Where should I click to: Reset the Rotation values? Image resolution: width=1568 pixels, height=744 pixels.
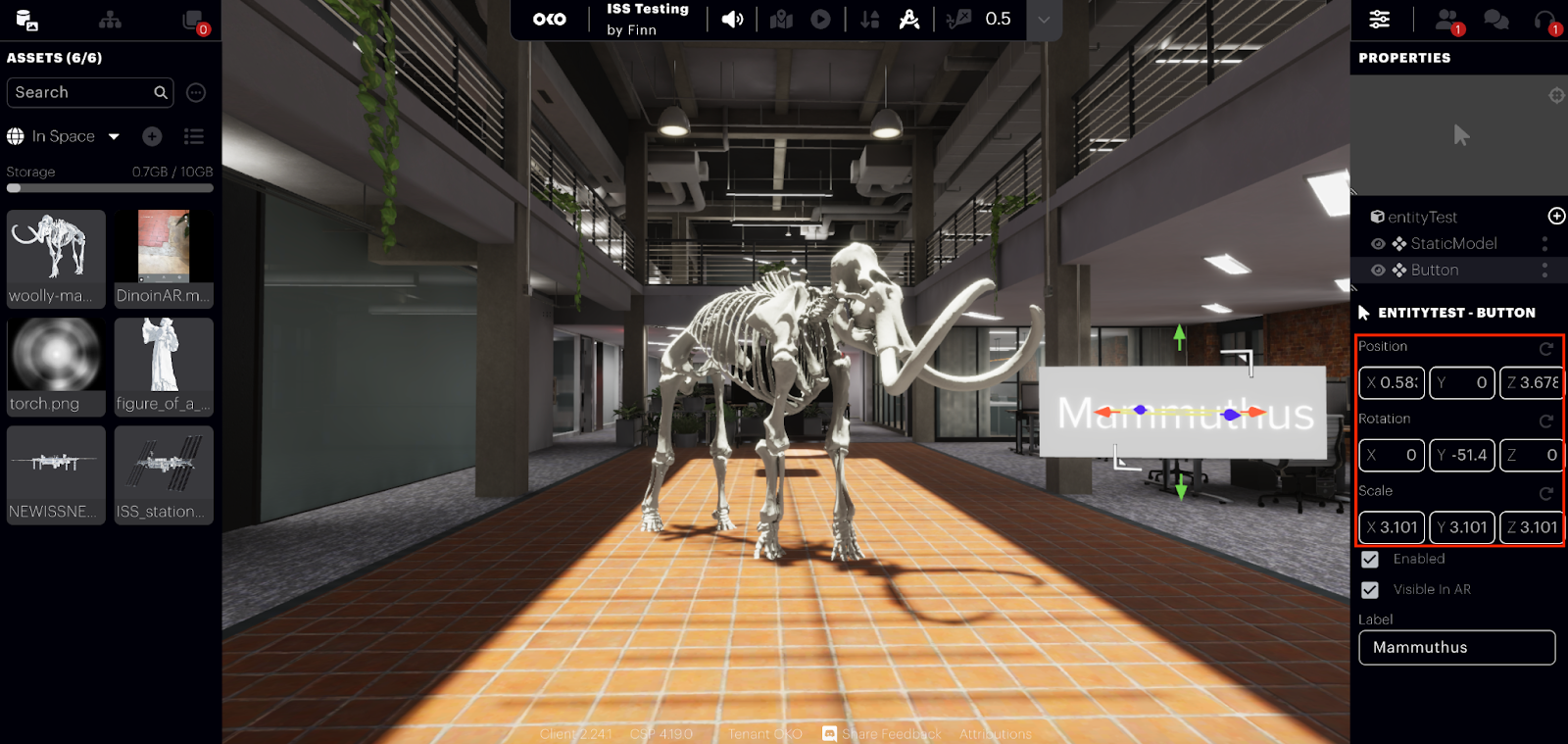click(1546, 421)
